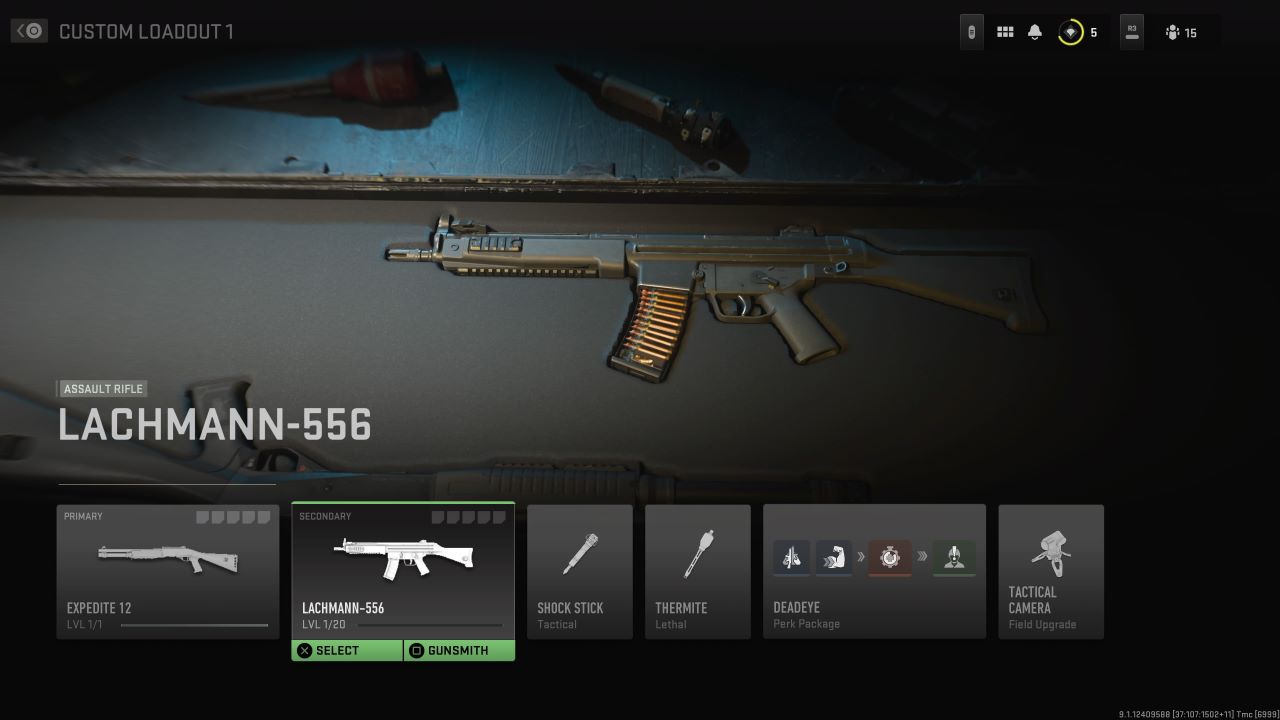The width and height of the screenshot is (1280, 720).
Task: Select the Thermite lethal slot
Action: (x=697, y=571)
